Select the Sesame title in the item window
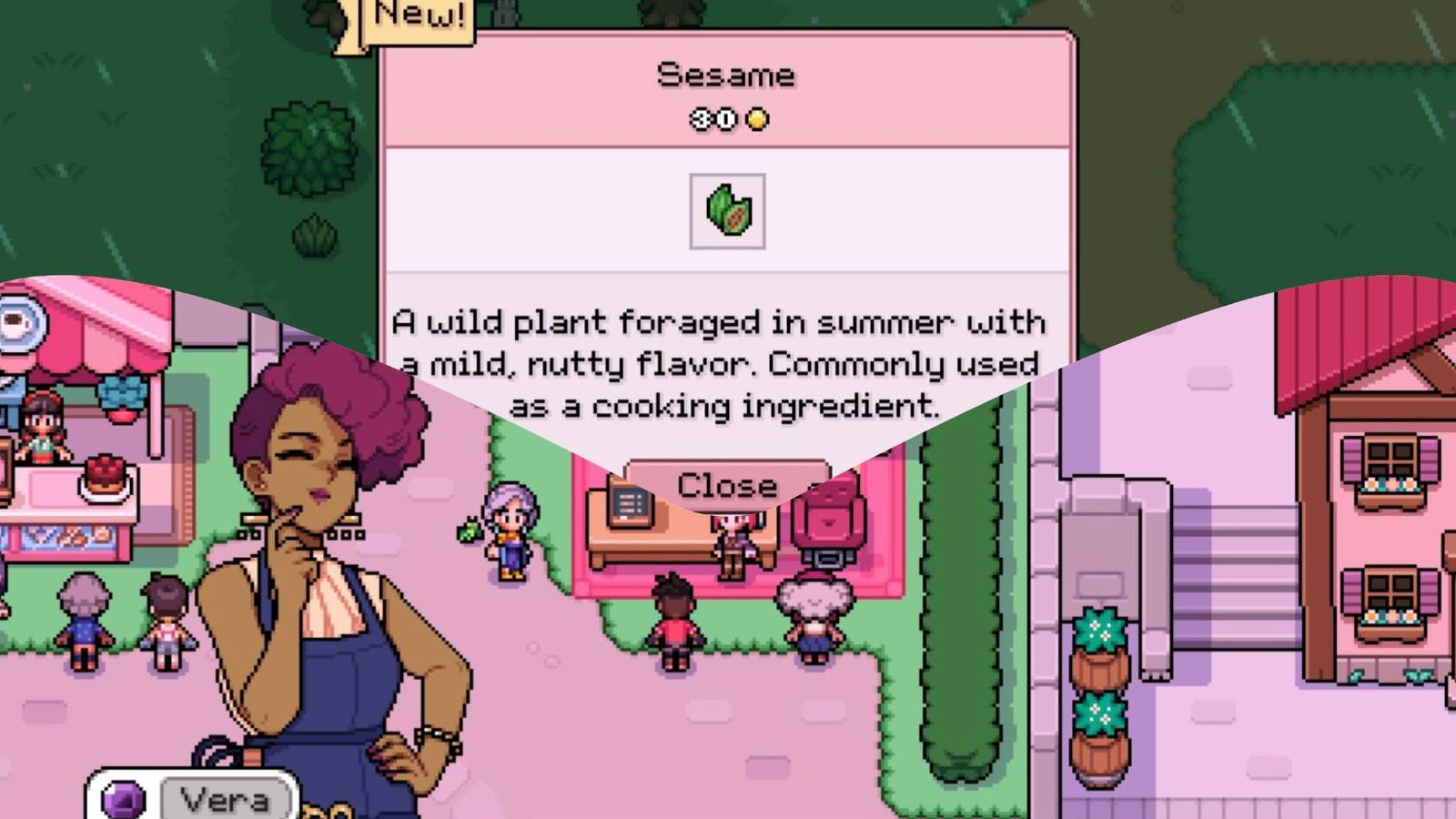Screen dimensions: 1456x819 coord(725,76)
